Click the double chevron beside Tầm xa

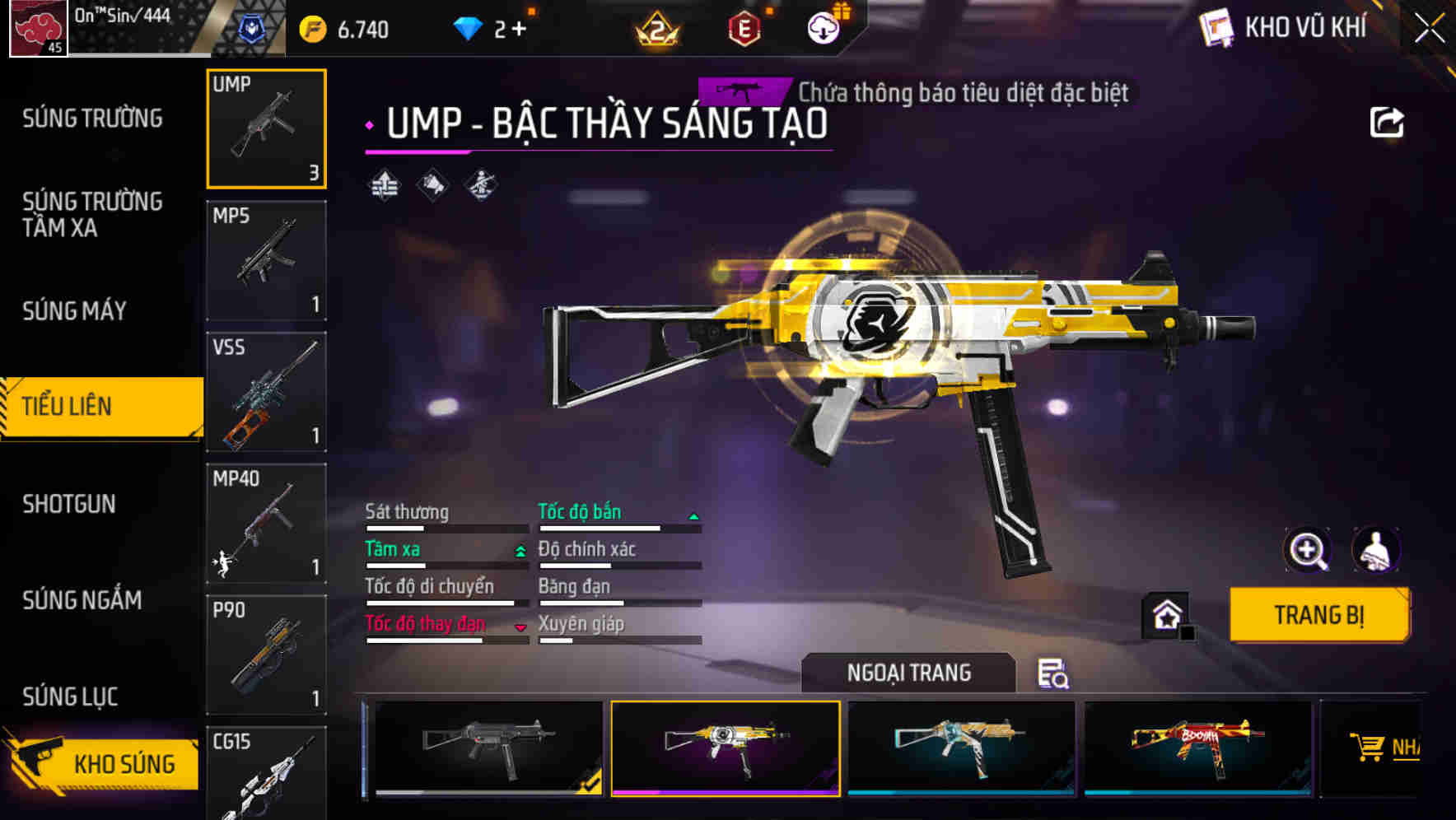[x=519, y=552]
